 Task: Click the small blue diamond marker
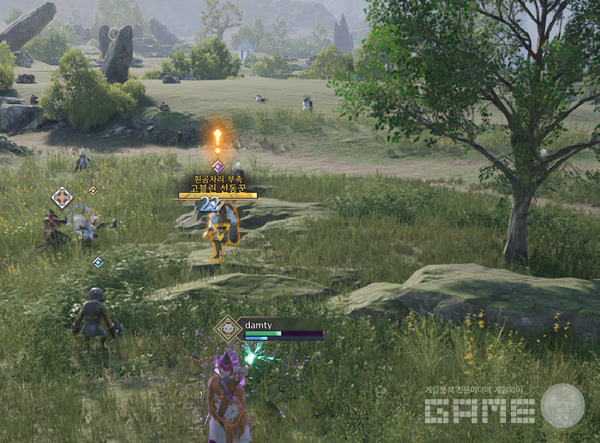pos(98,263)
